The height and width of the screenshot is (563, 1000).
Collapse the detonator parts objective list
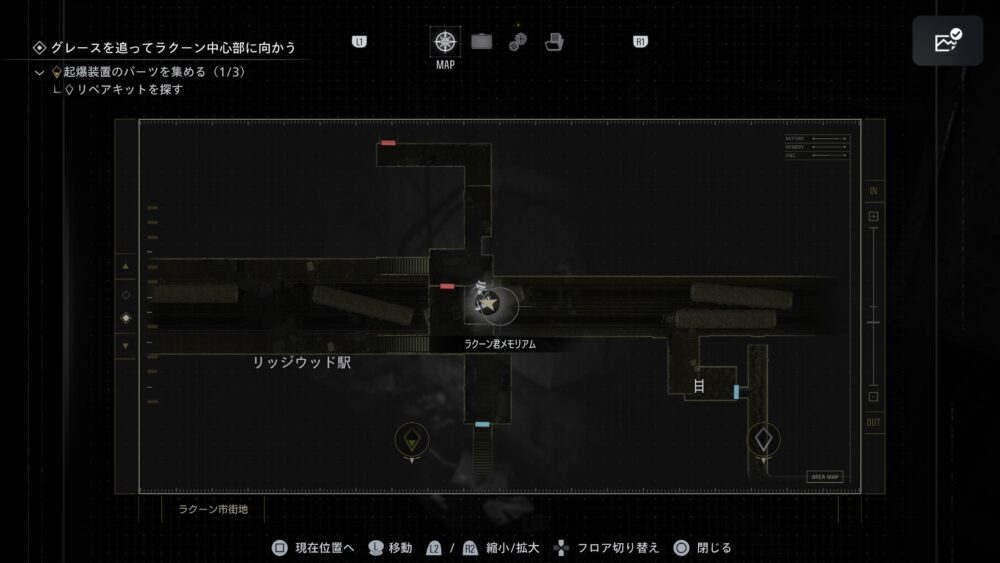pos(39,73)
